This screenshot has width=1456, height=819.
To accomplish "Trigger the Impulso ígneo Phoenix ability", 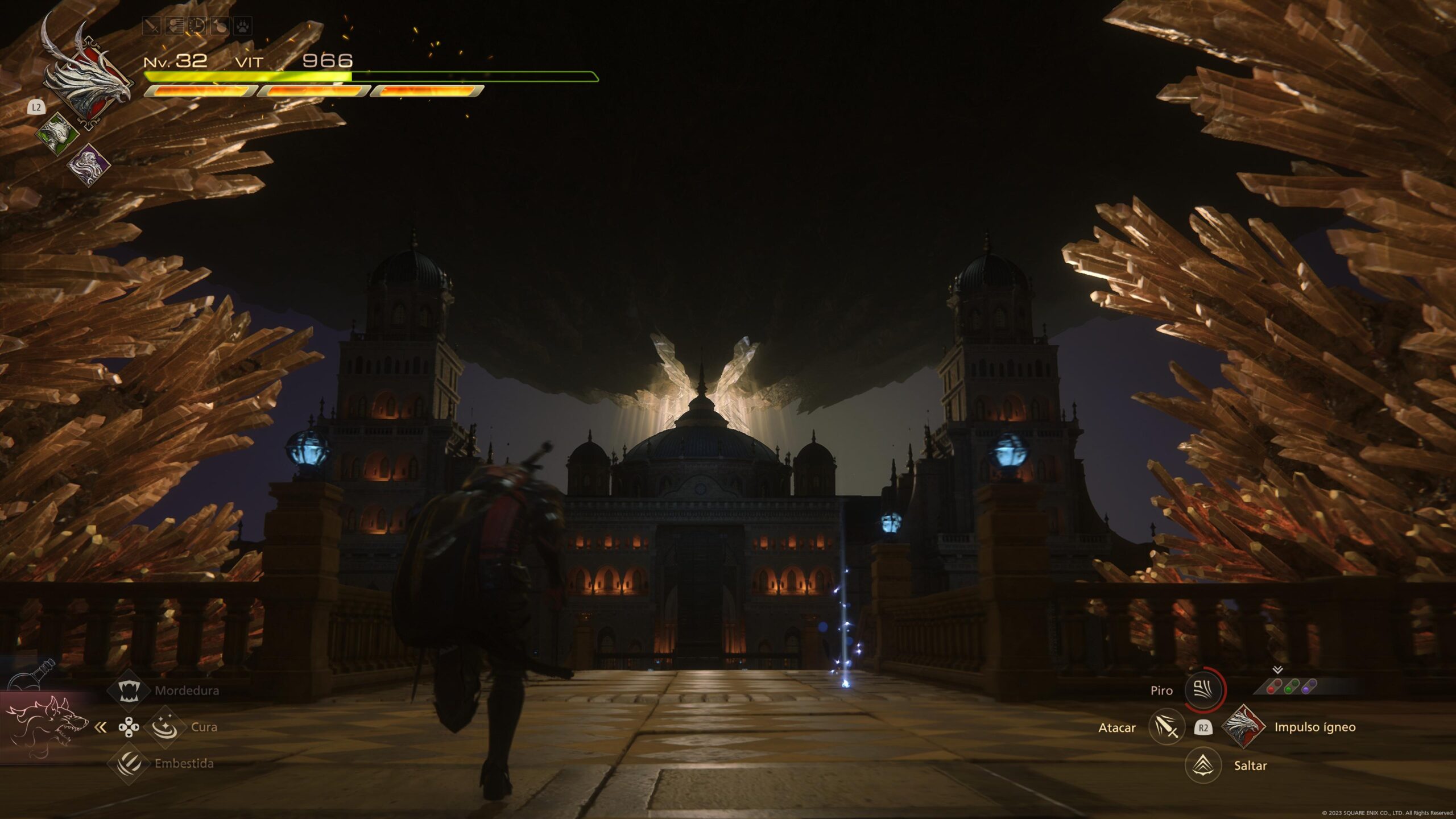I will (1243, 726).
